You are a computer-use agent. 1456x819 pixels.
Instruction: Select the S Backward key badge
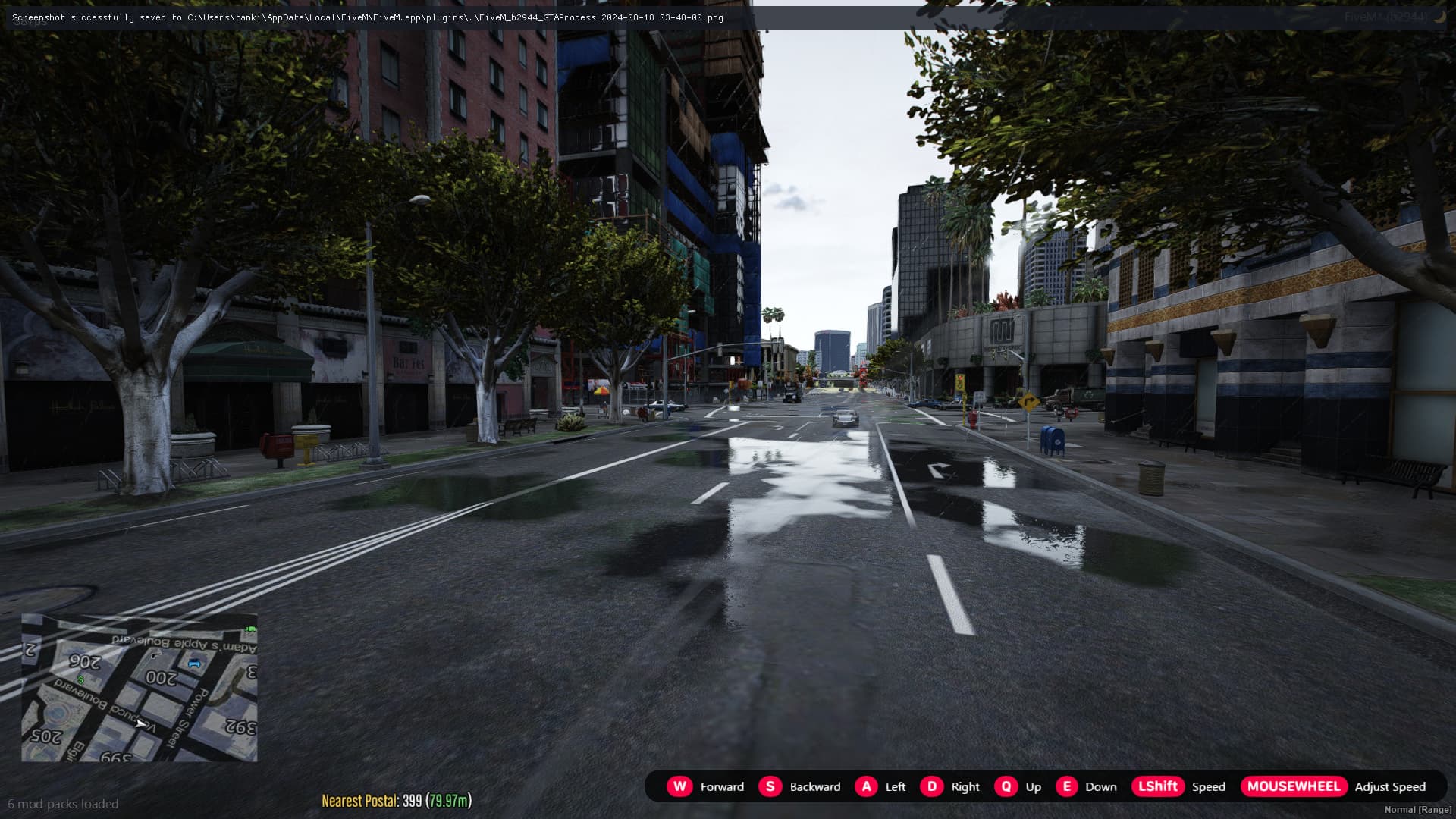click(x=770, y=786)
